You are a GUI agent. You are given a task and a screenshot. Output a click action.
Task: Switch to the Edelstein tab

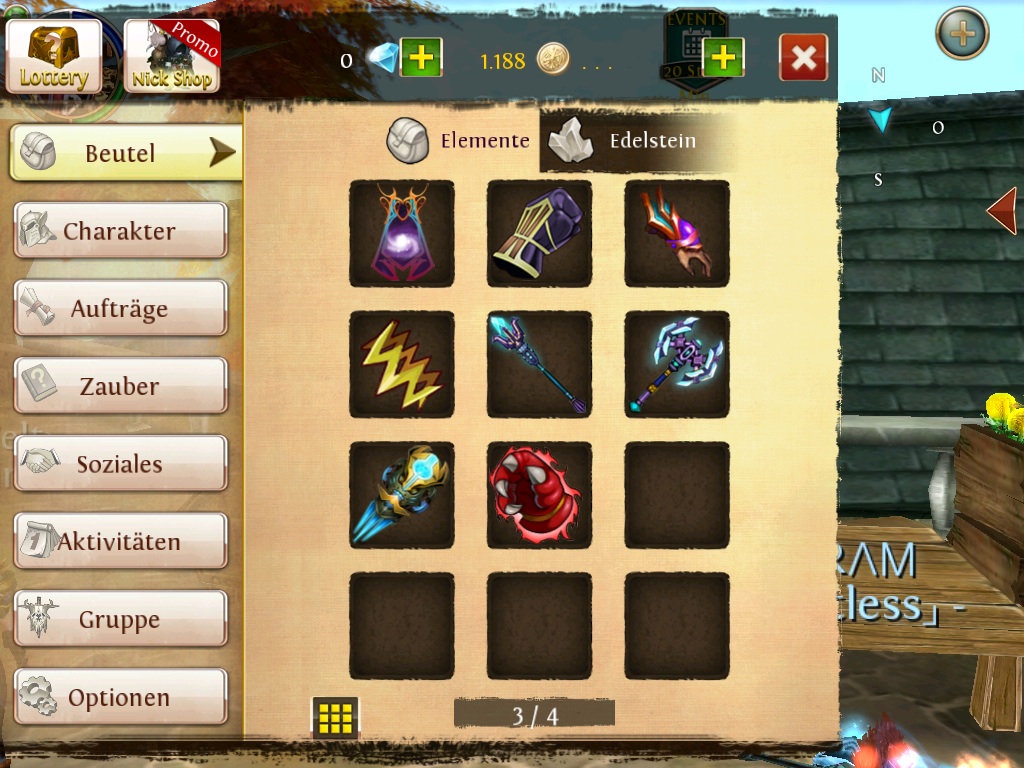[x=630, y=141]
